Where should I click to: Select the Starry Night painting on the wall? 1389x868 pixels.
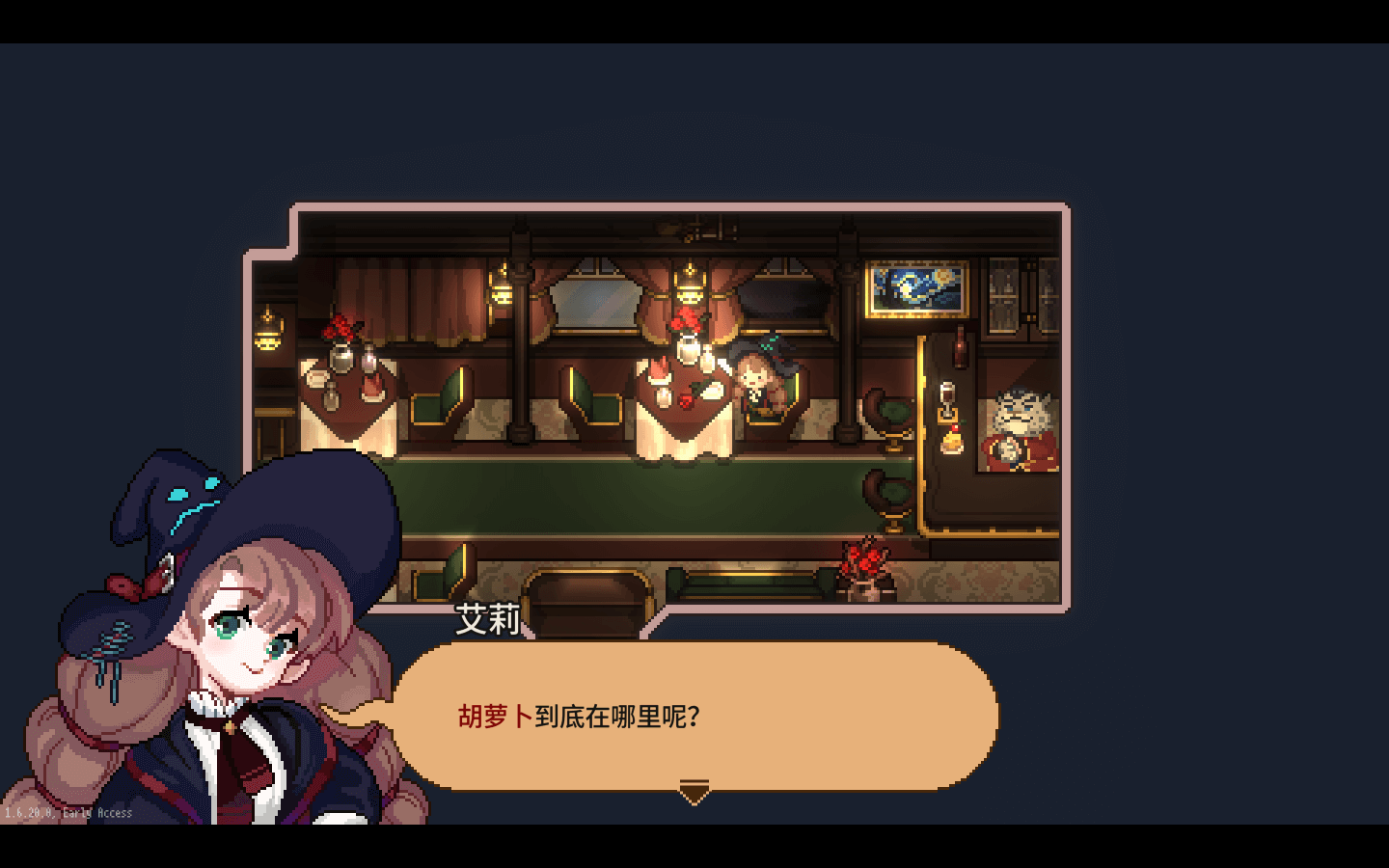(x=914, y=289)
